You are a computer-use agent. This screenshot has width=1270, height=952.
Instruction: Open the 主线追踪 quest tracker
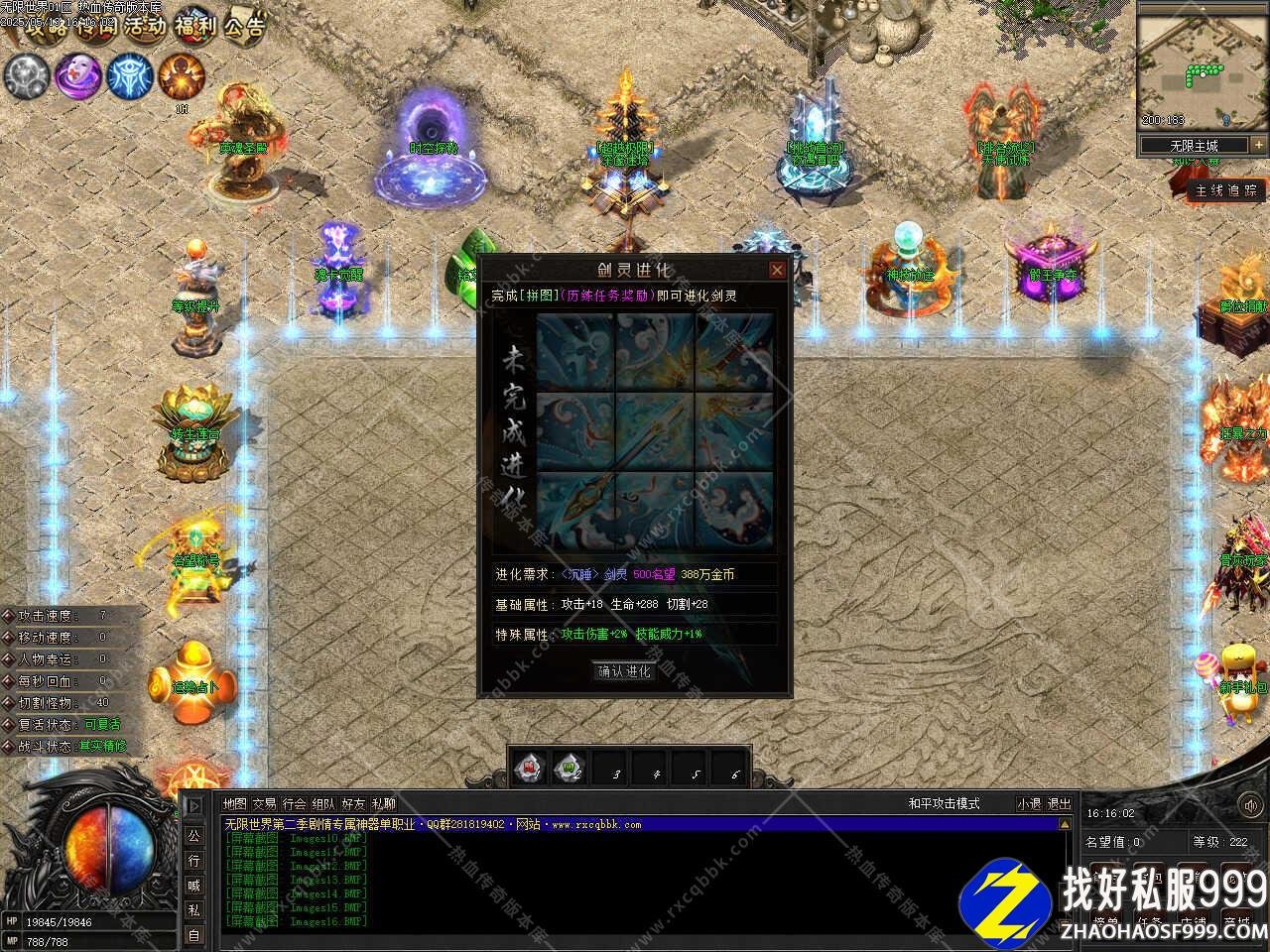1226,190
